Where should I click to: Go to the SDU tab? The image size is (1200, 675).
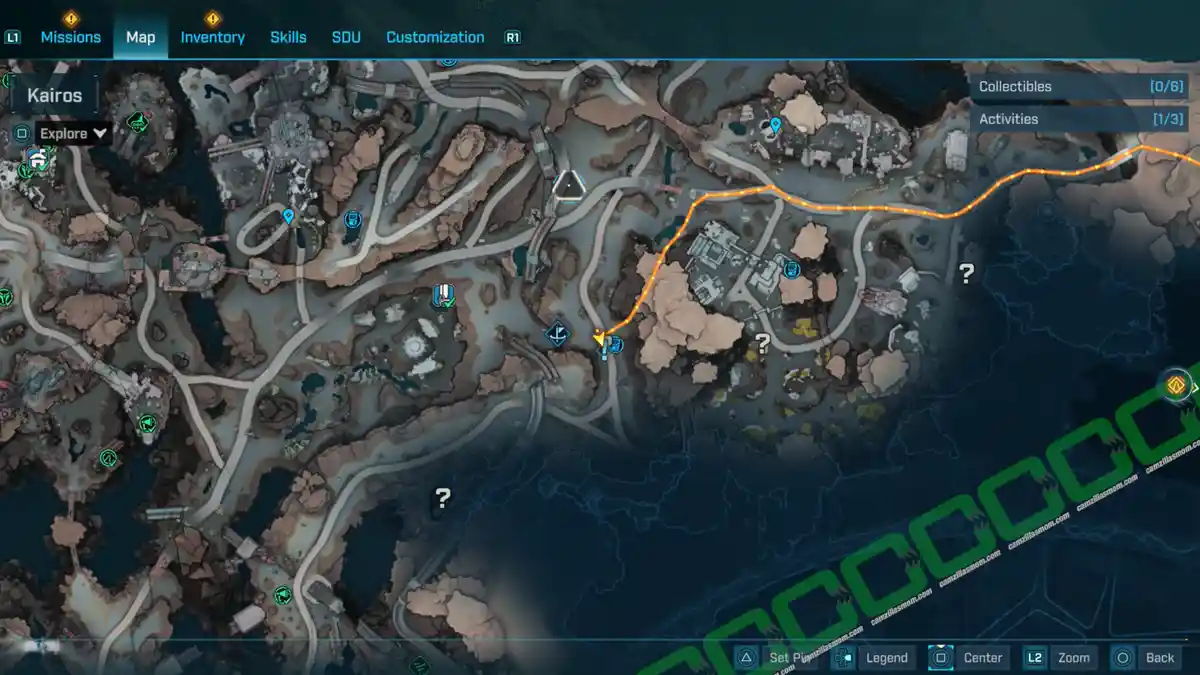click(346, 37)
